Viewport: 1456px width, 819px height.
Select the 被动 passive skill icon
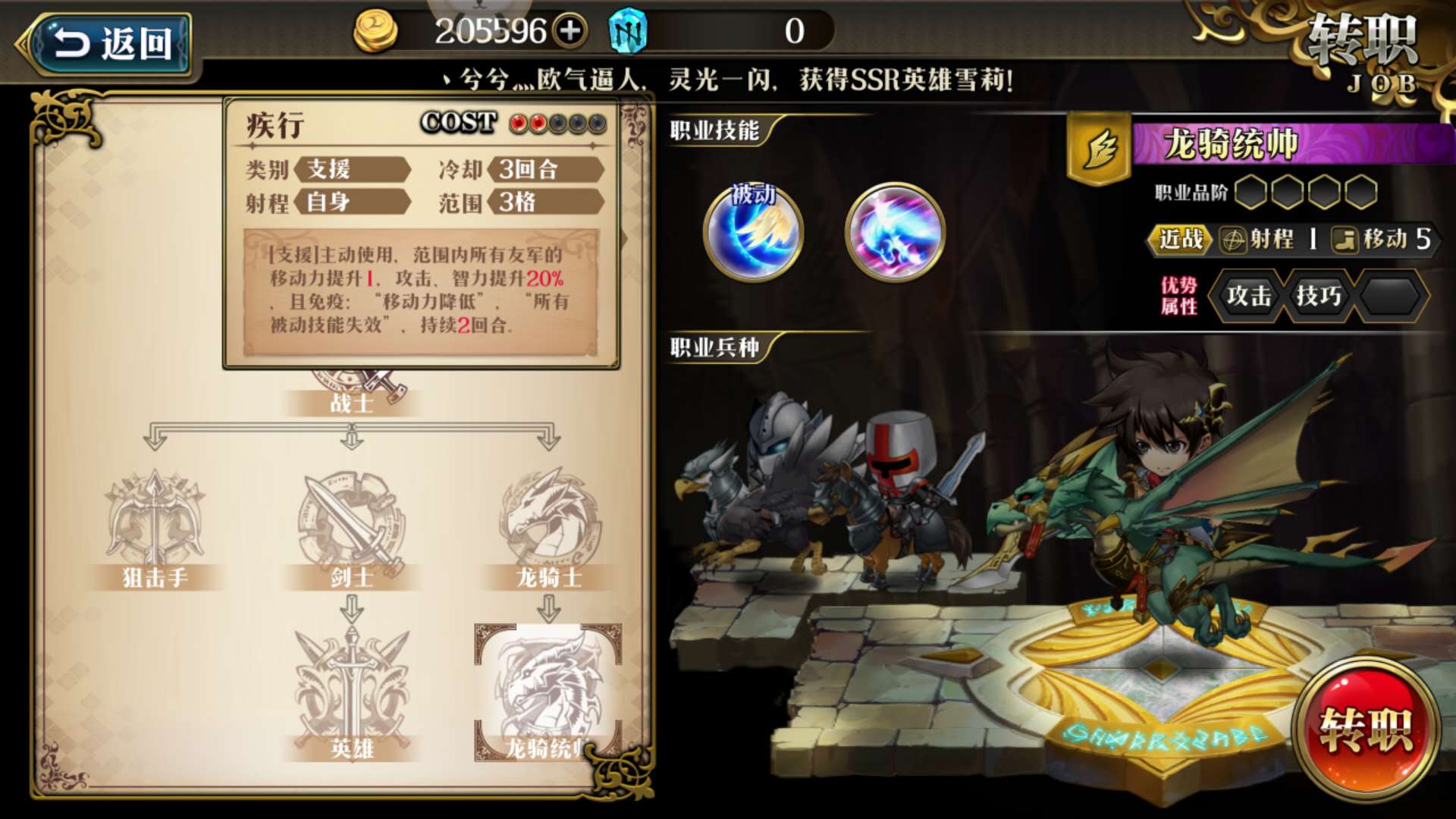coord(753,233)
